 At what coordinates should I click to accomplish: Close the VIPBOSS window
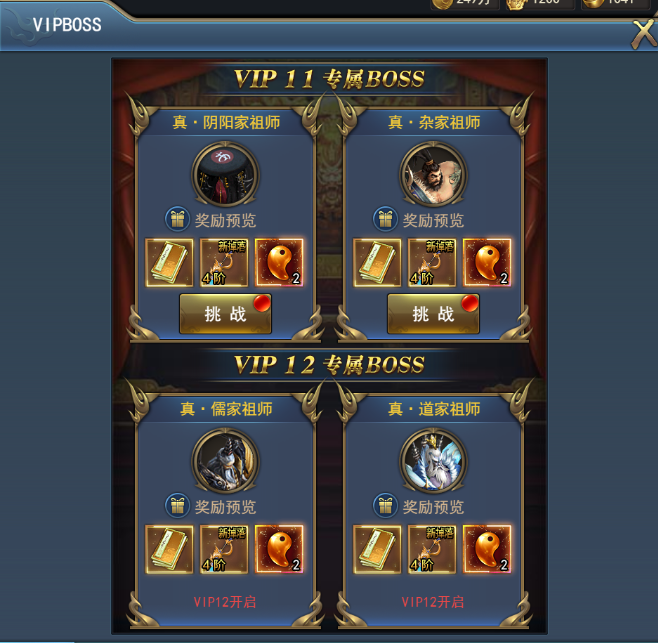(643, 33)
